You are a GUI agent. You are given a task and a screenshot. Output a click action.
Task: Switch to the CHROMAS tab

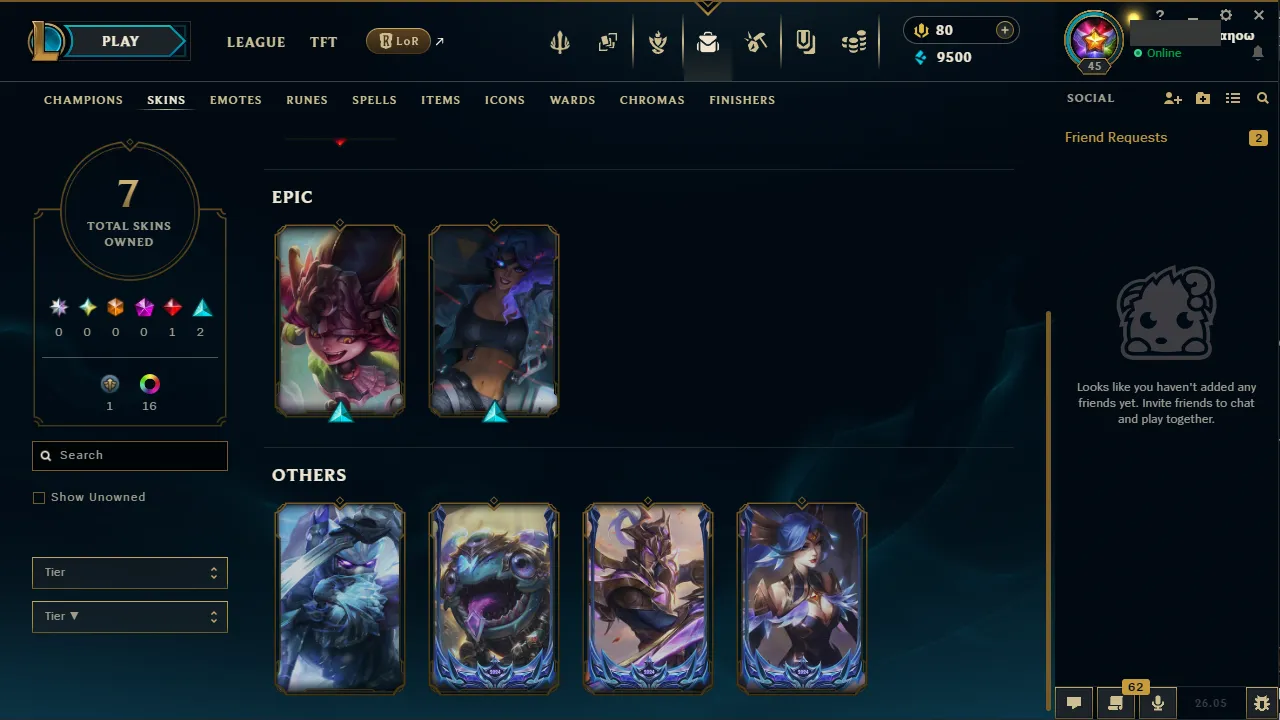pyautogui.click(x=652, y=100)
